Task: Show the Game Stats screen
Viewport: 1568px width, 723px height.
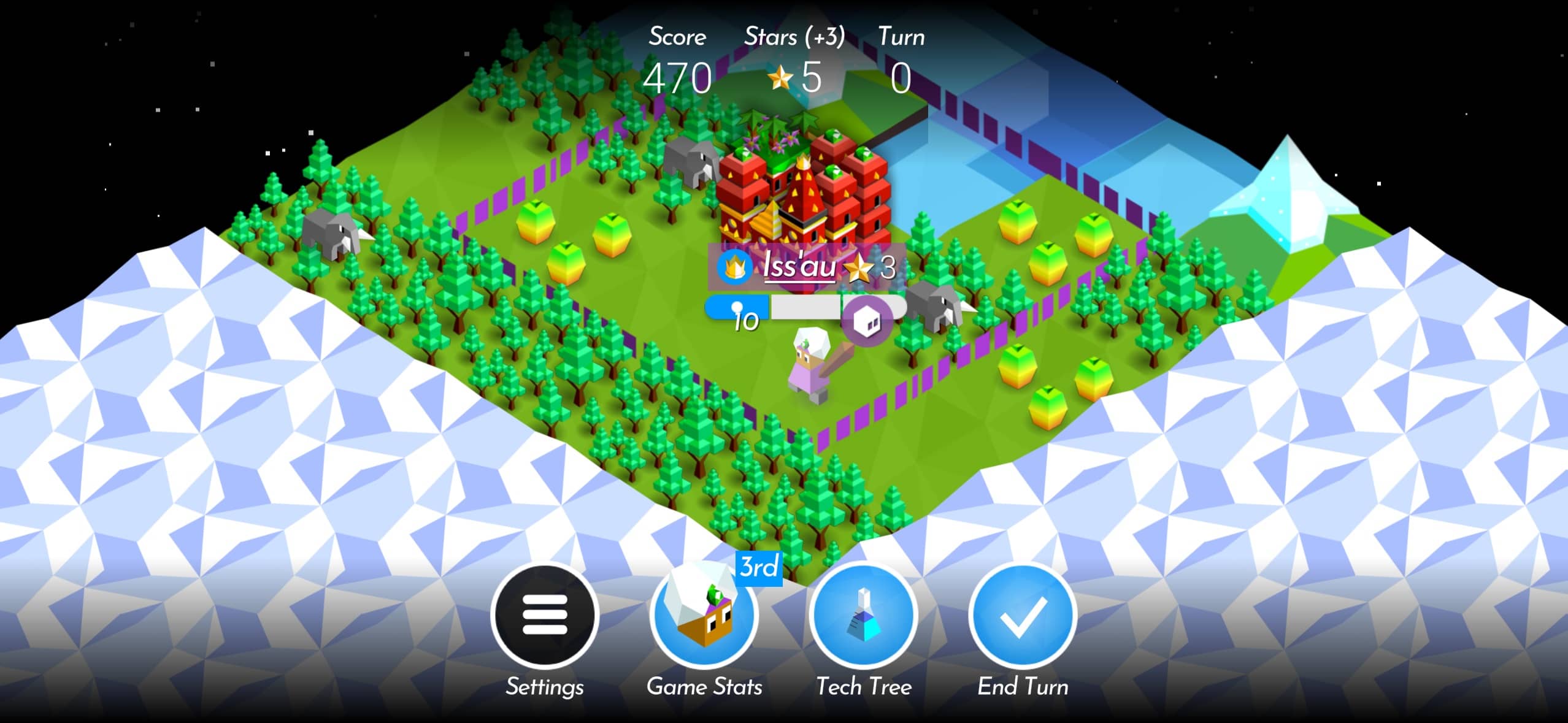Action: pos(704,615)
